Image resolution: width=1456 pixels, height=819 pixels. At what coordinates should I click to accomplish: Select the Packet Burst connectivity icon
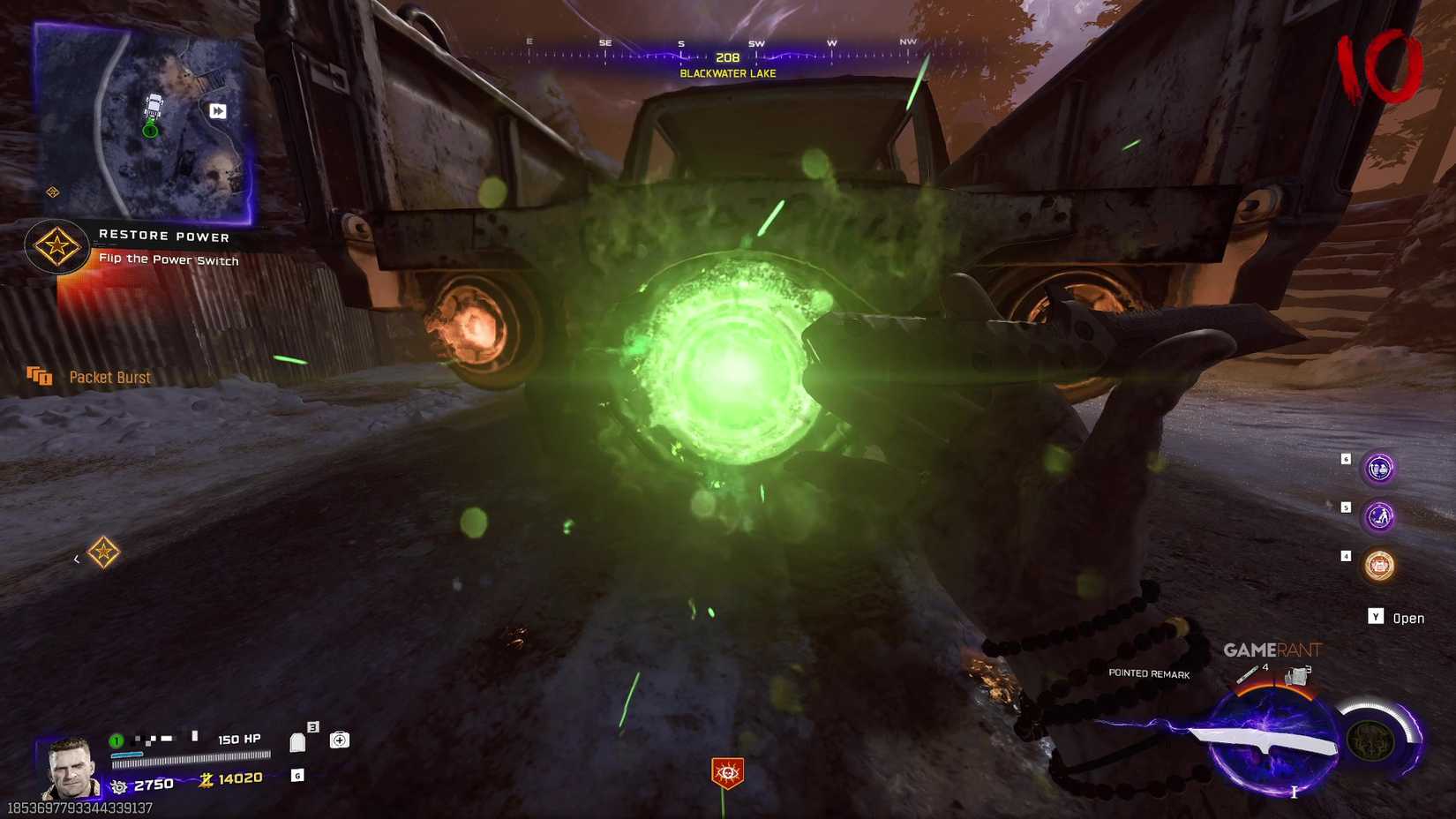click(41, 376)
